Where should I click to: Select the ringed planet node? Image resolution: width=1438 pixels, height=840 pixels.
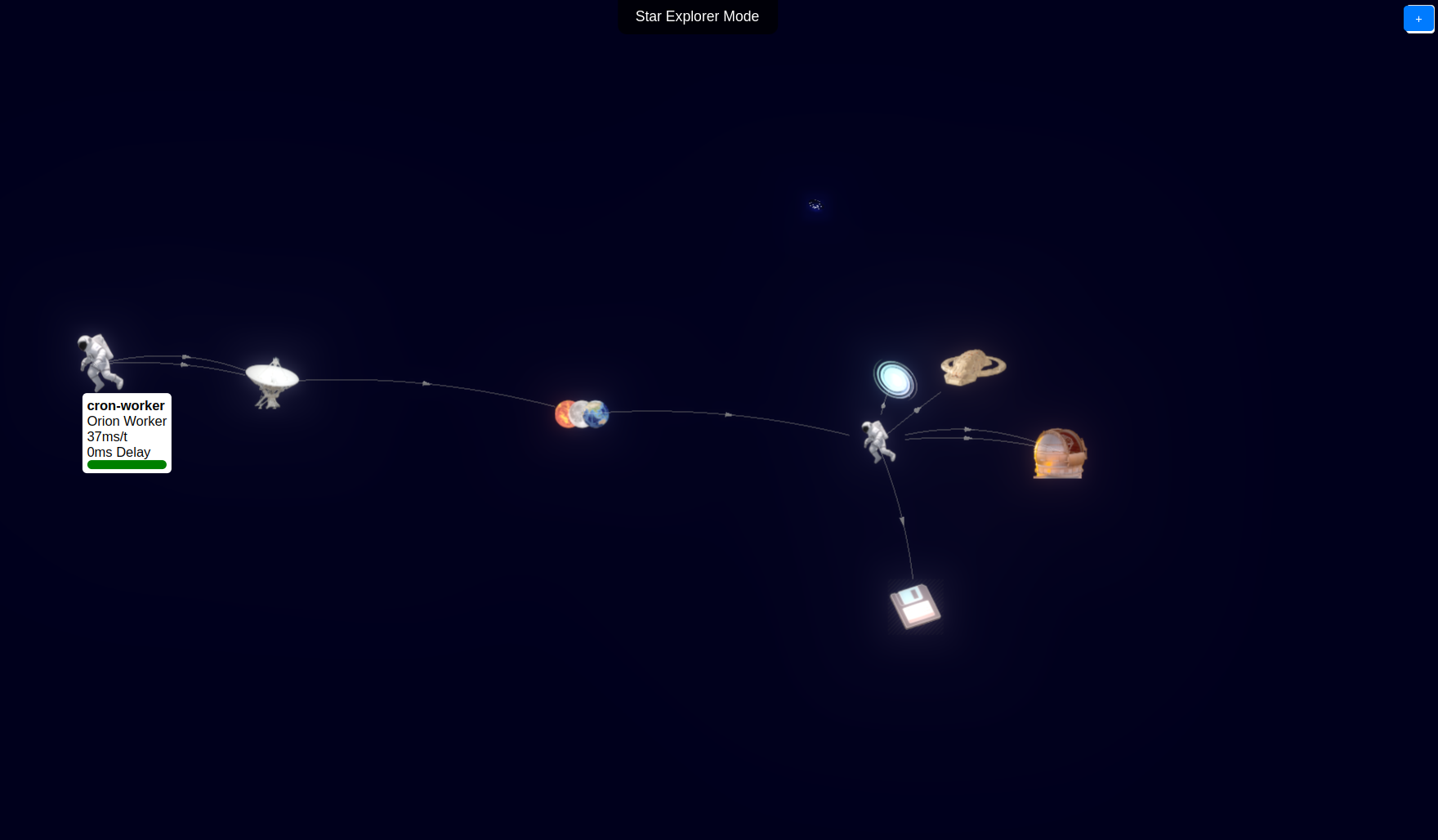(x=972, y=367)
